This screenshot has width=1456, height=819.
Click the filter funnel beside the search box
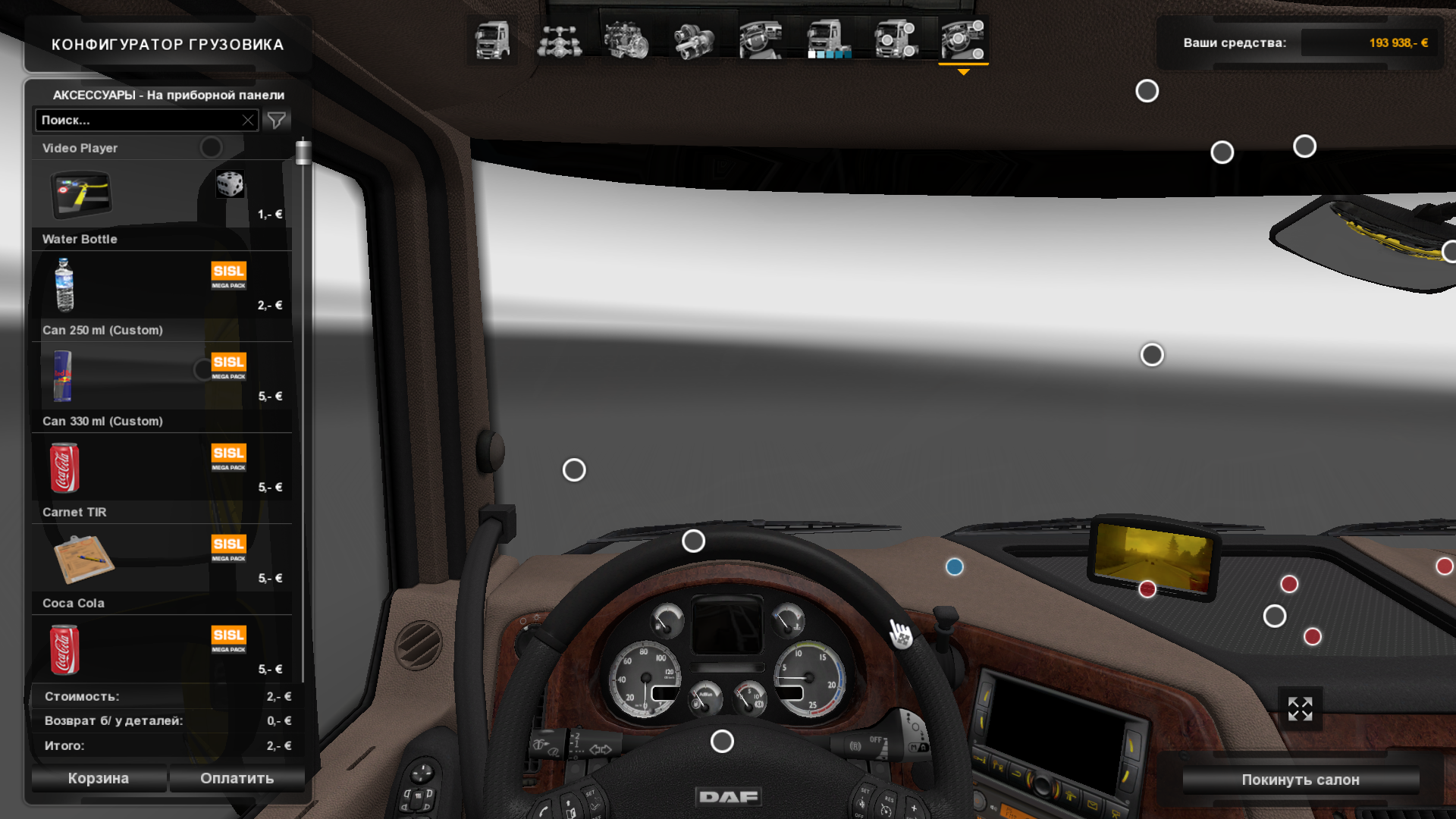pos(277,120)
